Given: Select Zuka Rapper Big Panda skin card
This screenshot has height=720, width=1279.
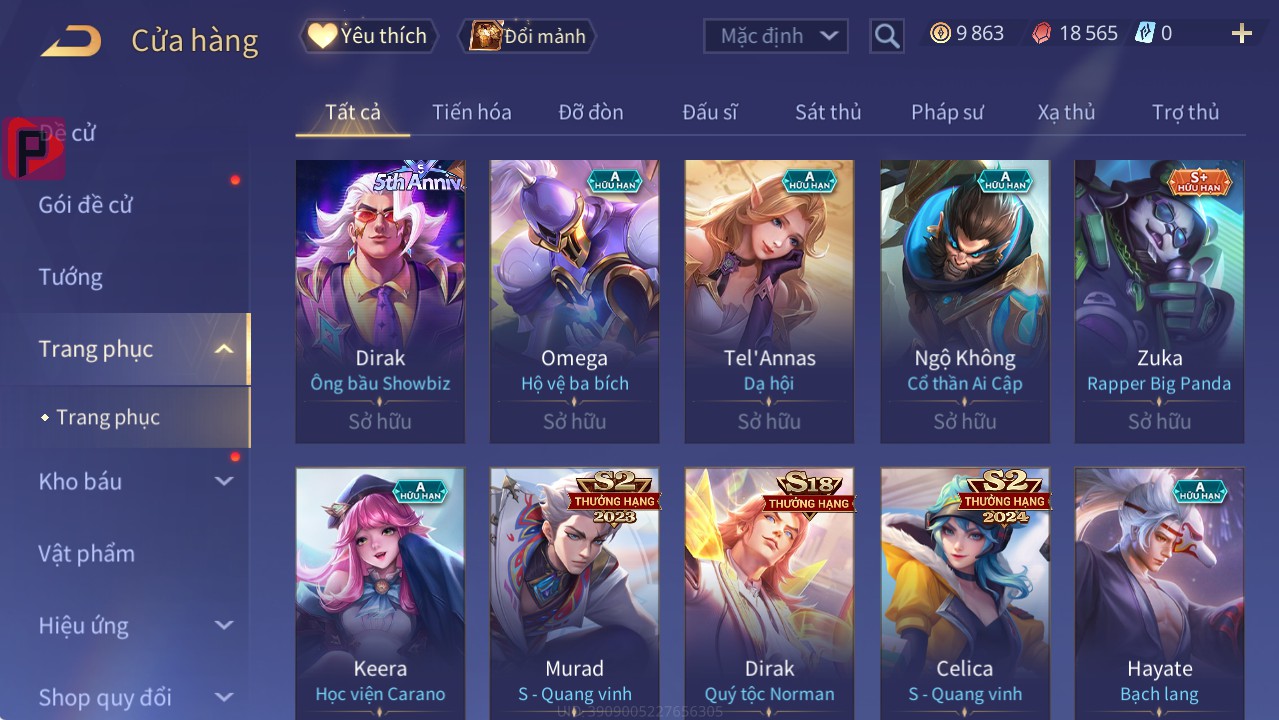Looking at the screenshot, I should [x=1159, y=300].
